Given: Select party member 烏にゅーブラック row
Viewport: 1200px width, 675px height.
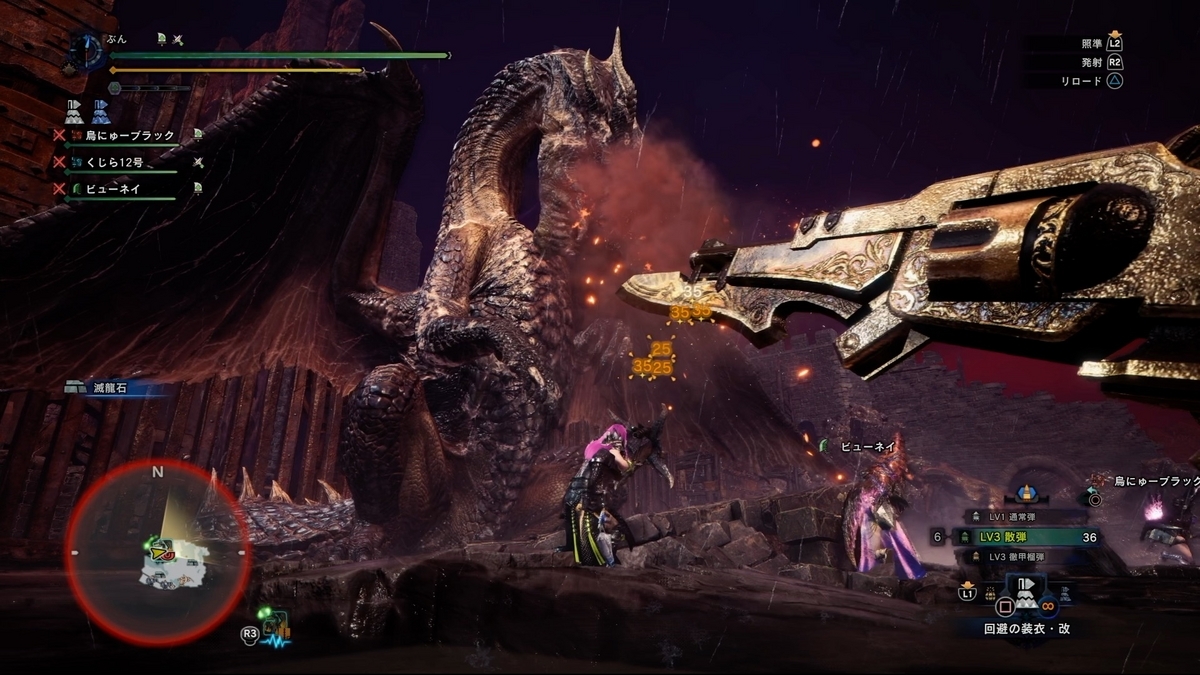Looking at the screenshot, I should [127, 136].
